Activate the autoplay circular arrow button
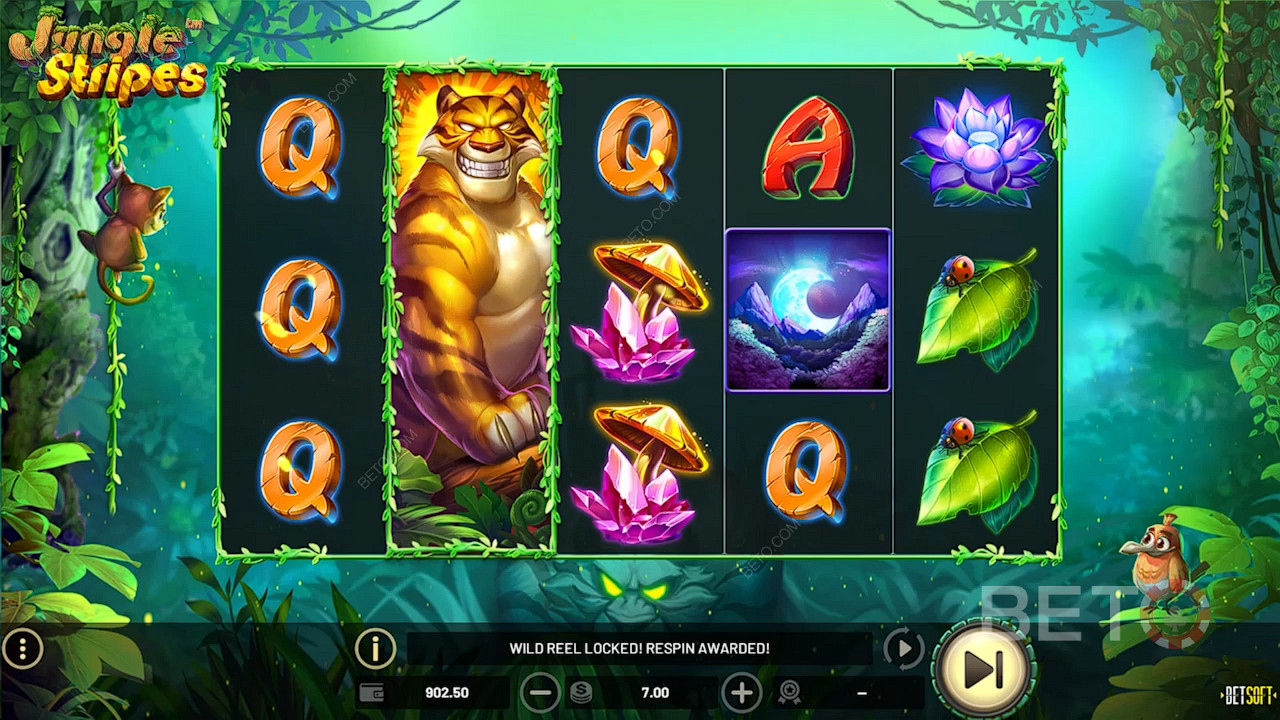Image resolution: width=1280 pixels, height=720 pixels. click(904, 650)
